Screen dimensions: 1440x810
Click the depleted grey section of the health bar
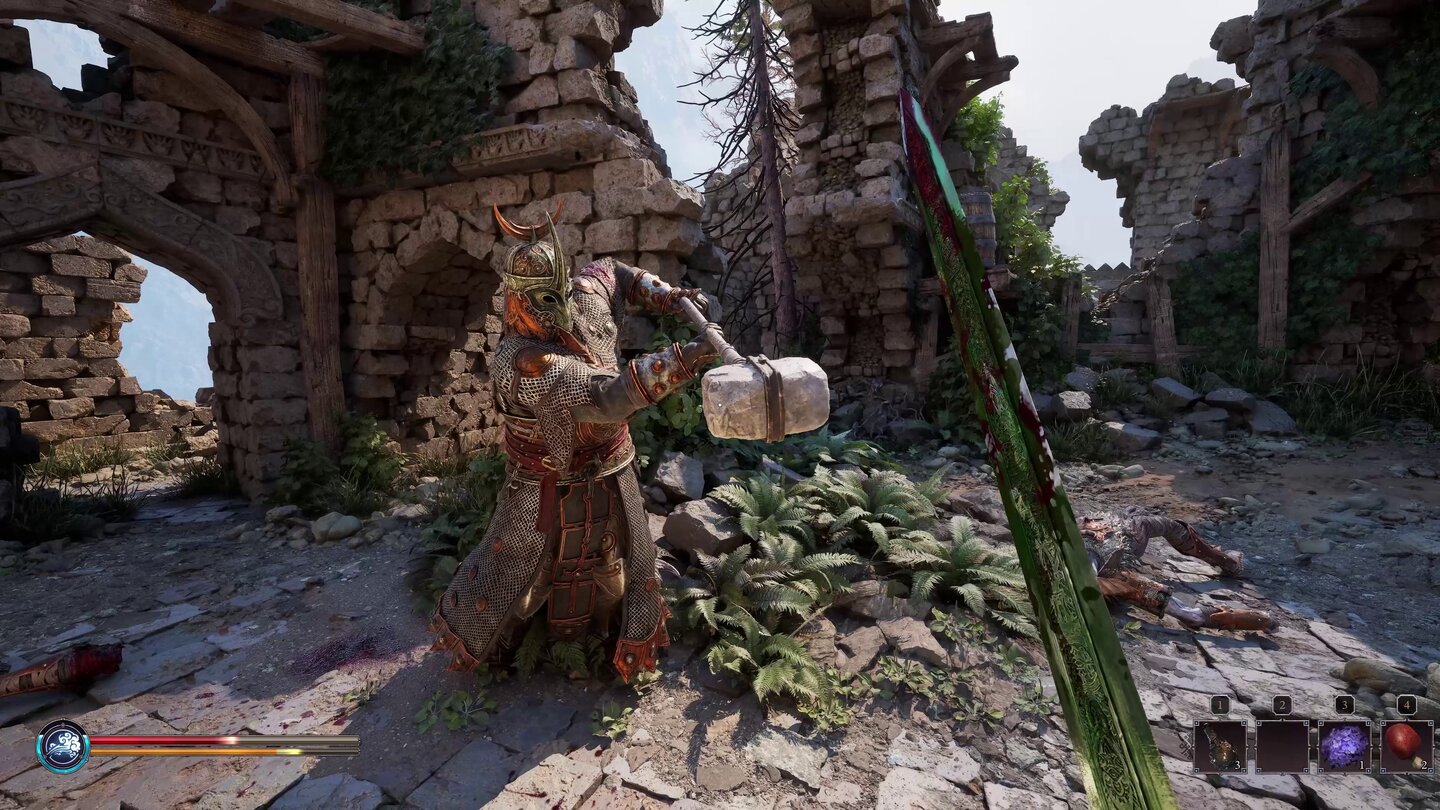click(300, 740)
